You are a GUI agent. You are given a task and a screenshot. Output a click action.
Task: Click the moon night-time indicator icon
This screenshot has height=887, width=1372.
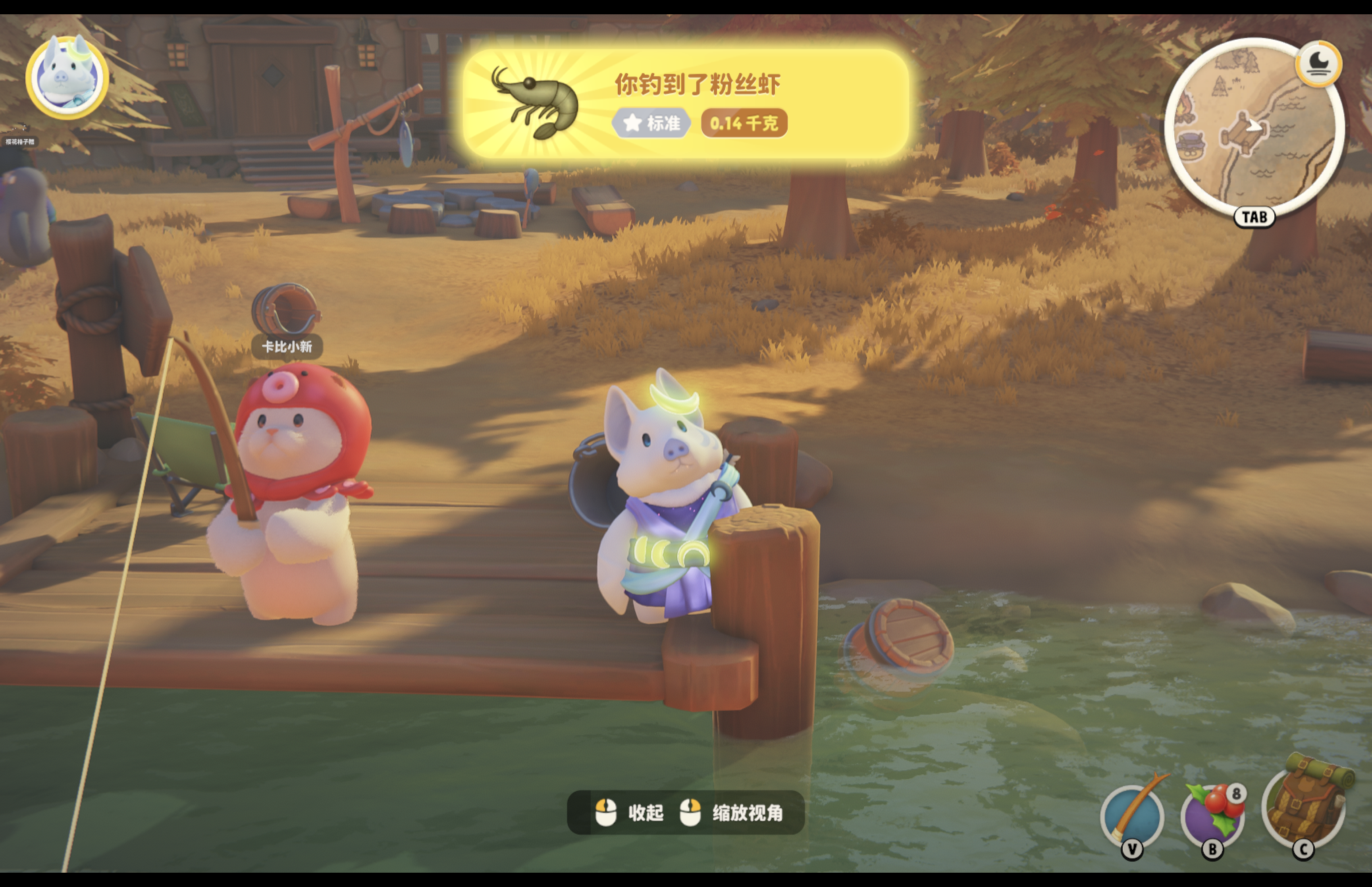click(x=1318, y=64)
